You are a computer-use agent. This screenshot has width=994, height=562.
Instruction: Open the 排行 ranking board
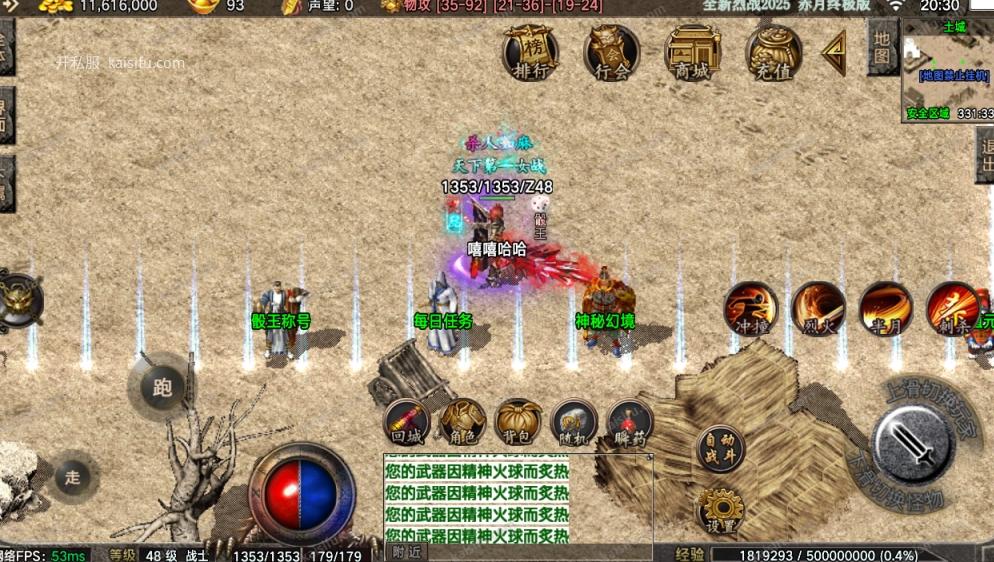coord(529,51)
